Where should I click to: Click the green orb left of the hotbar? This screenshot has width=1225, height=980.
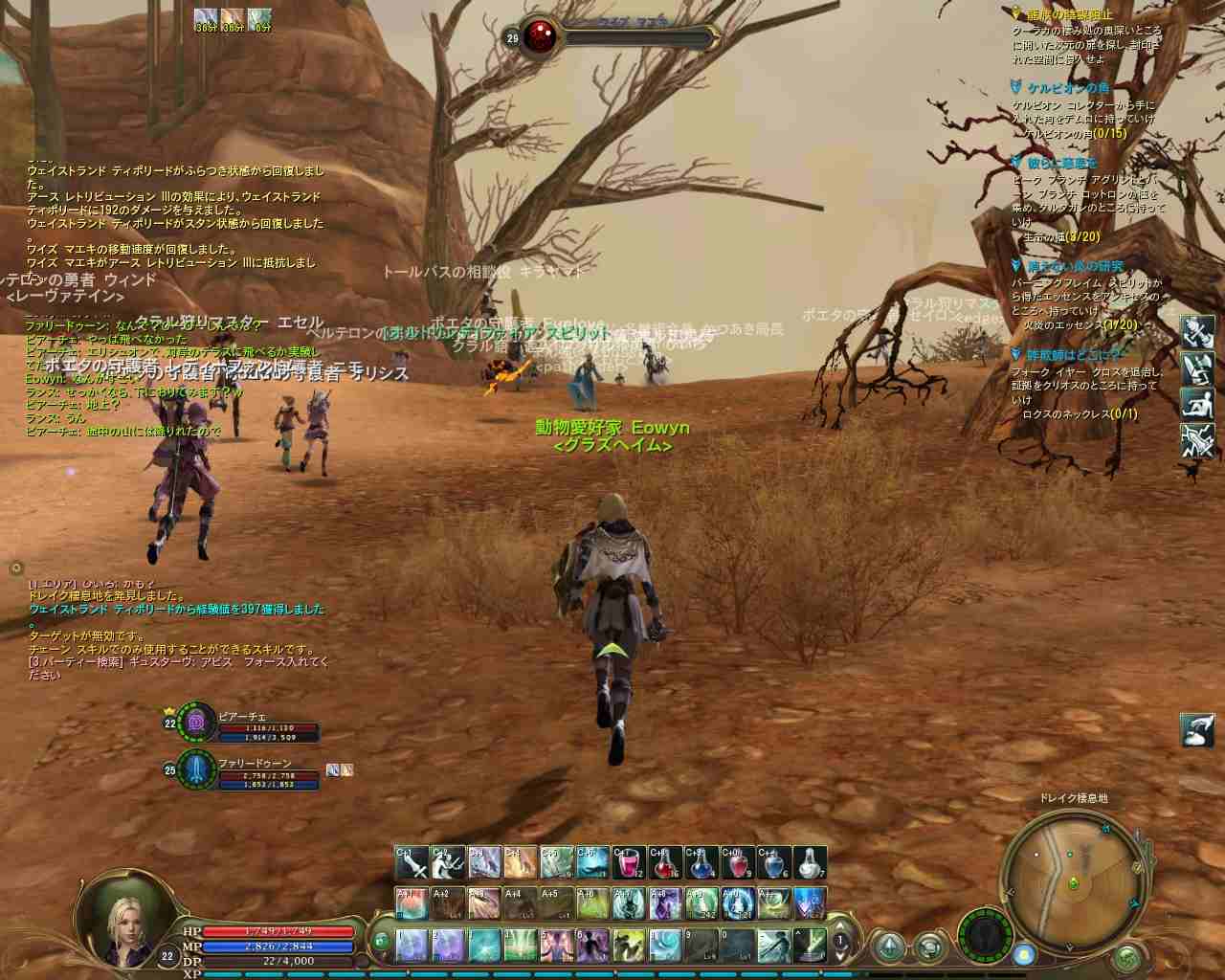point(380,941)
